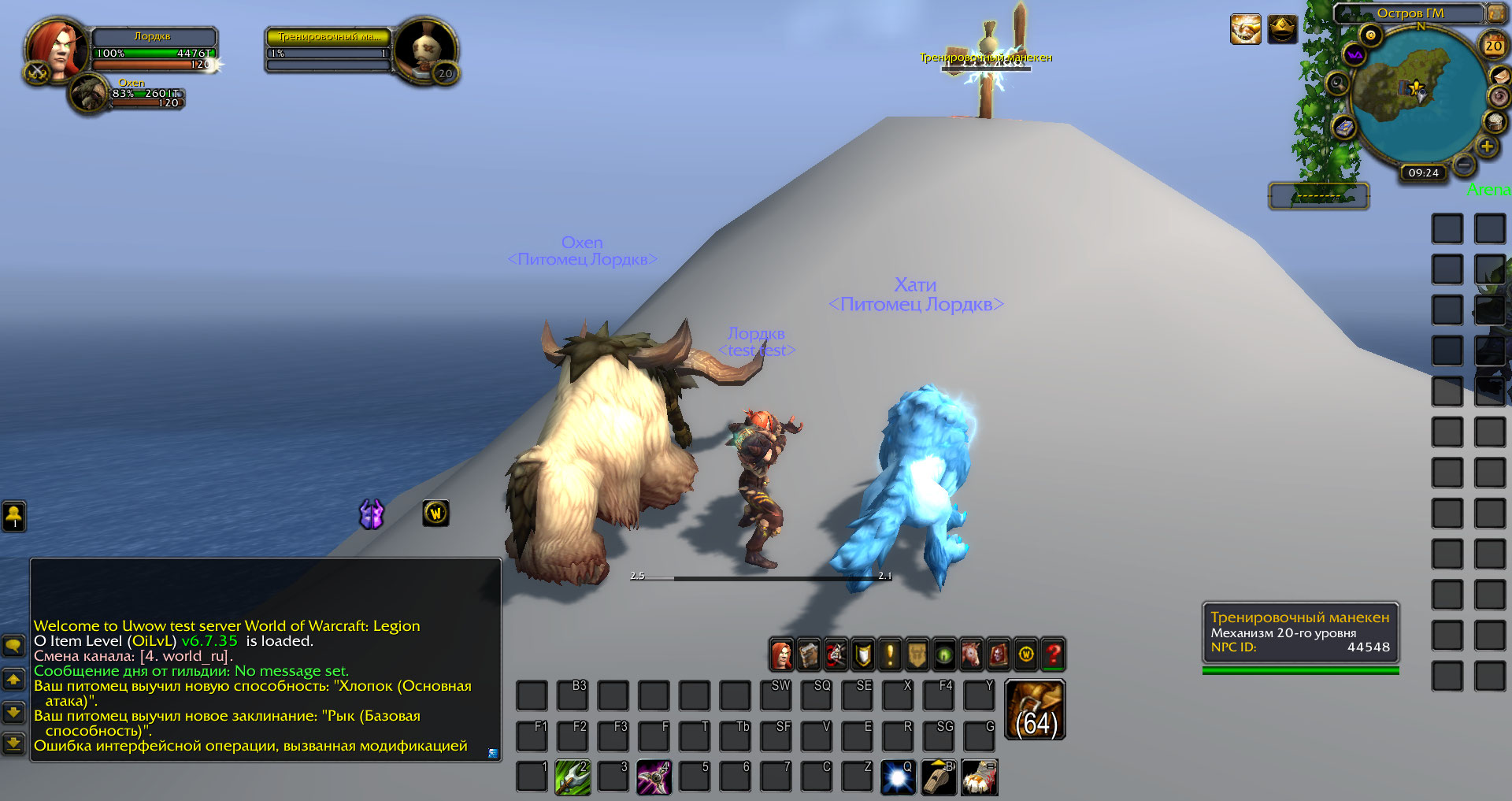Activate the green axe ability in slot 2
Image resolution: width=1512 pixels, height=801 pixels.
click(573, 777)
